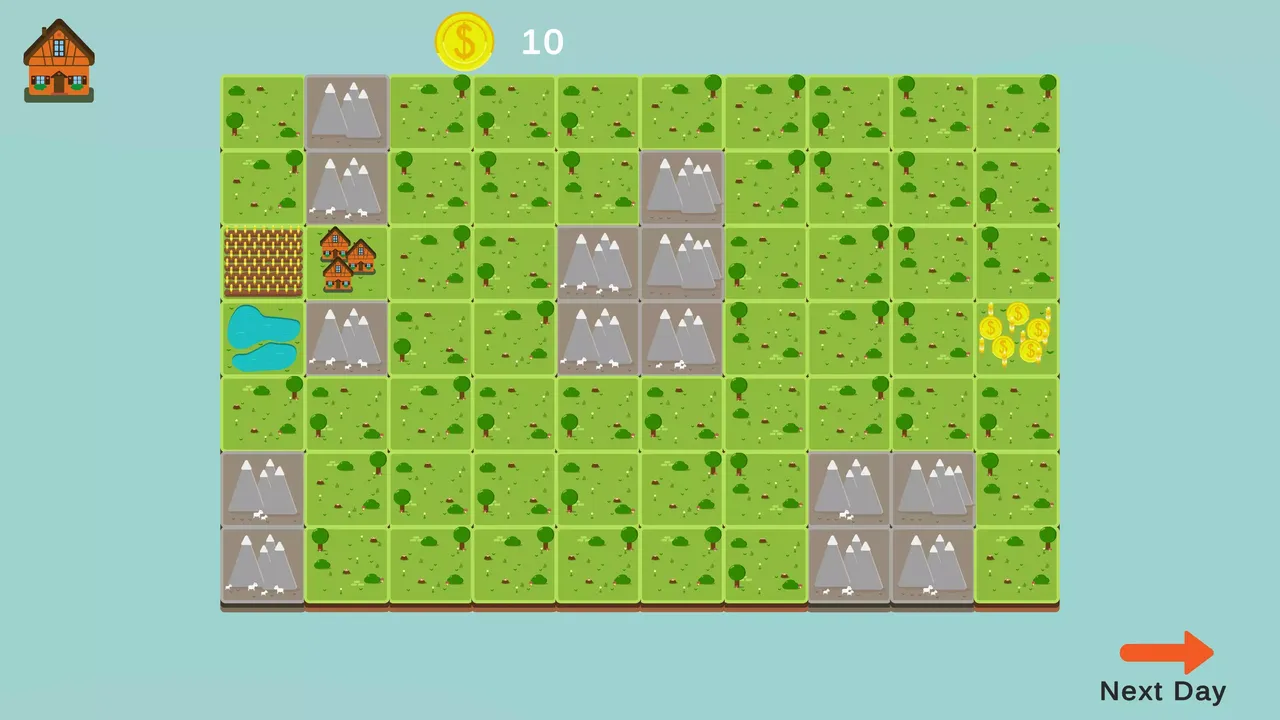1280x720 pixels.
Task: Click the grass tile left of the coin stack
Action: pyautogui.click(x=933, y=337)
